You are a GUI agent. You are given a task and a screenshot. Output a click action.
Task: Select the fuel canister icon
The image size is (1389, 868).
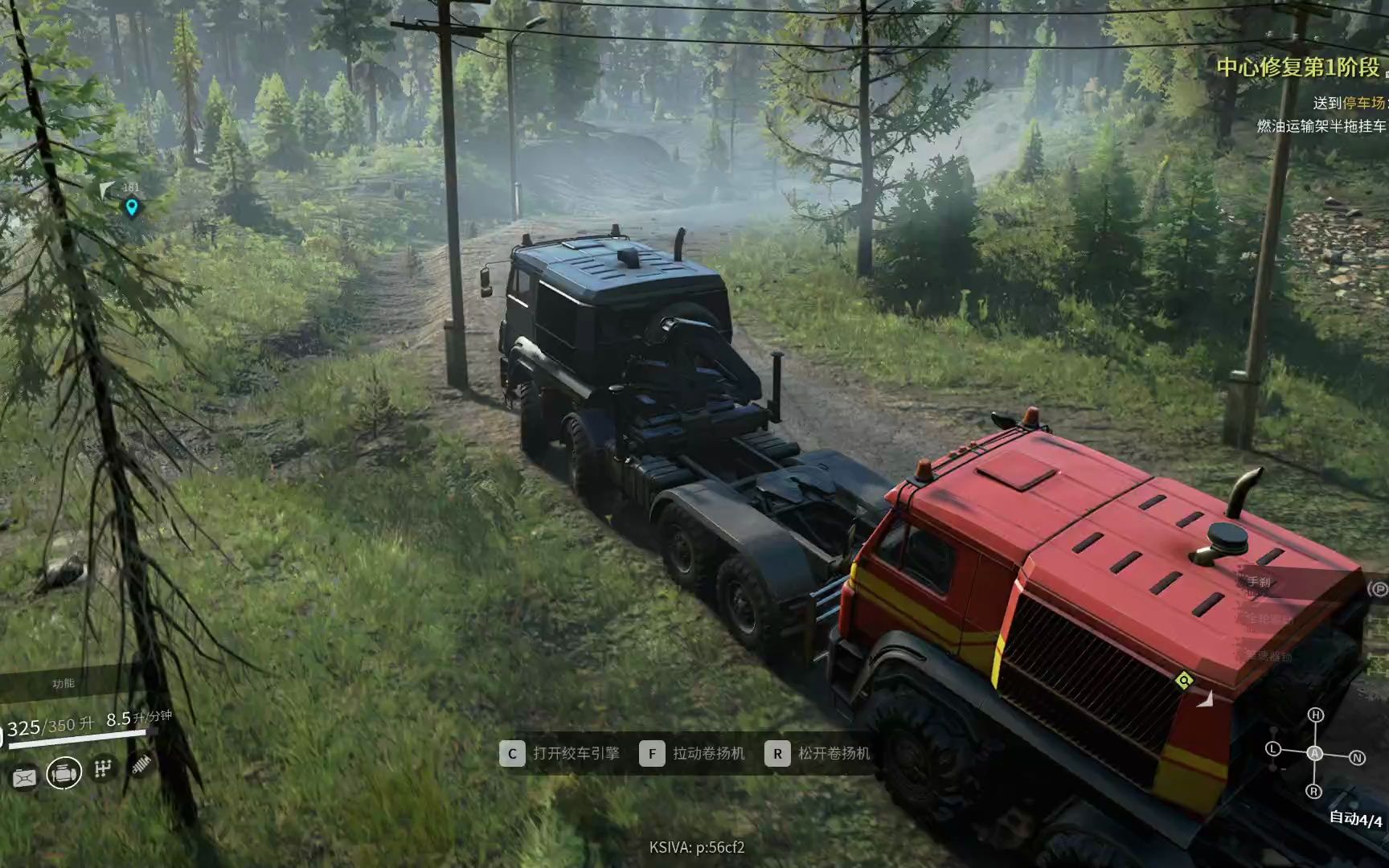click(x=23, y=777)
